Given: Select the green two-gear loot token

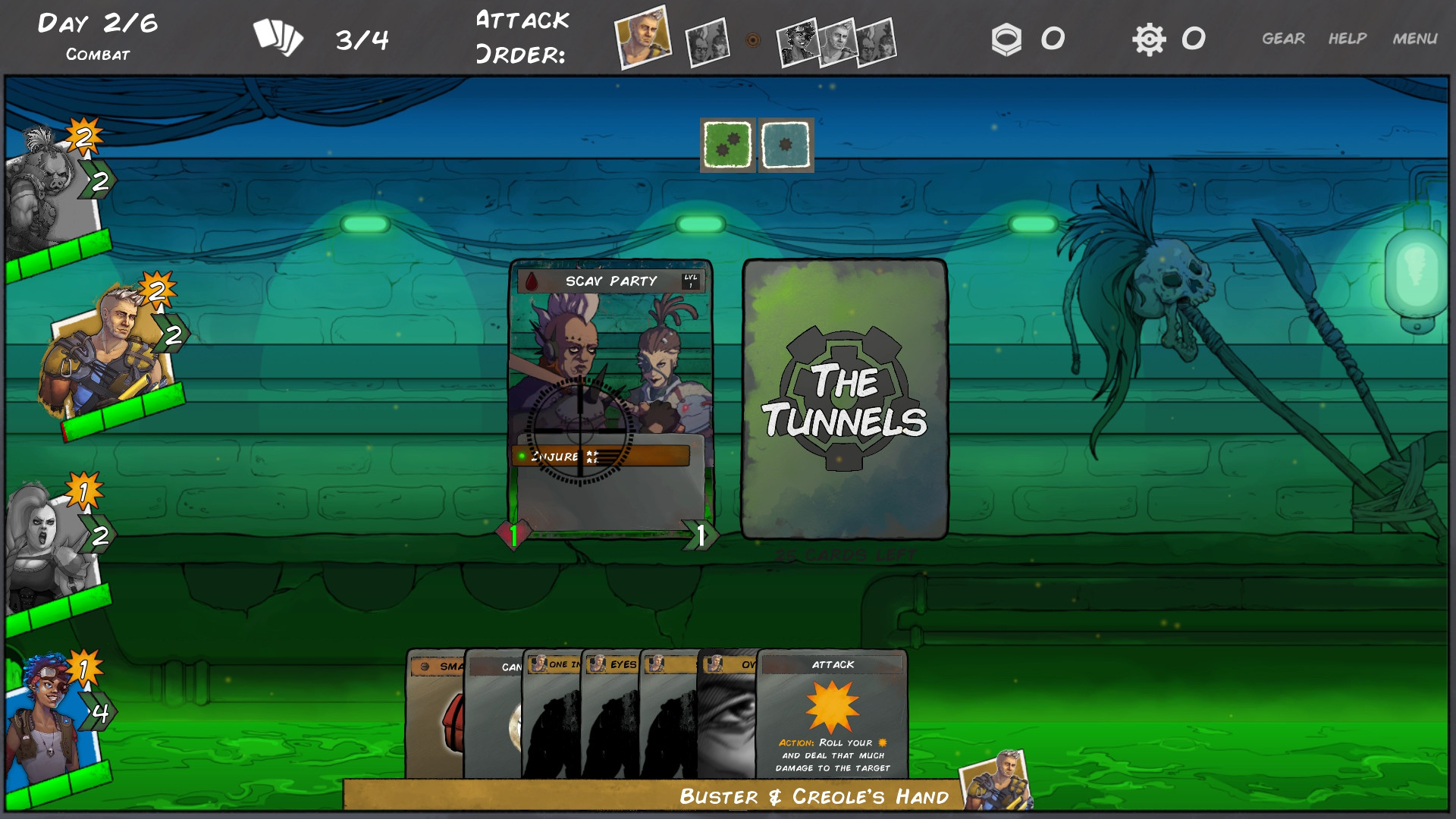Looking at the screenshot, I should (x=726, y=144).
